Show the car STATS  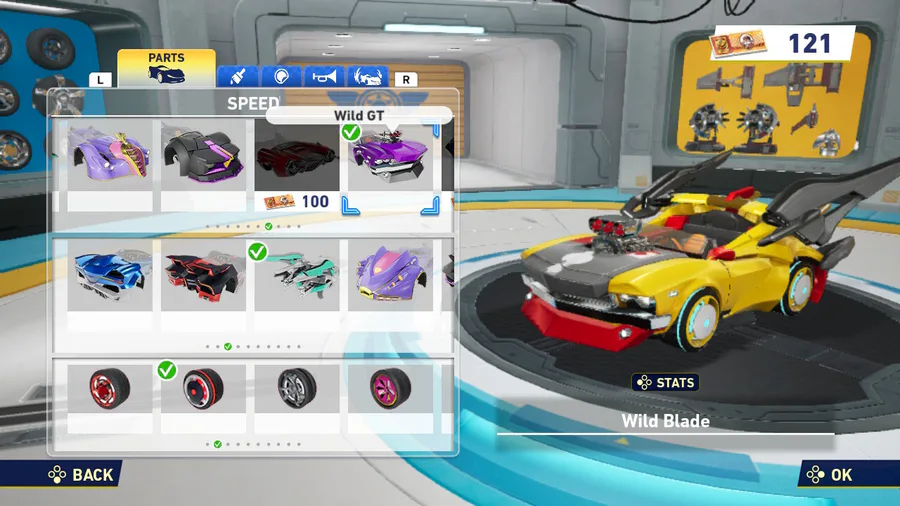point(665,382)
